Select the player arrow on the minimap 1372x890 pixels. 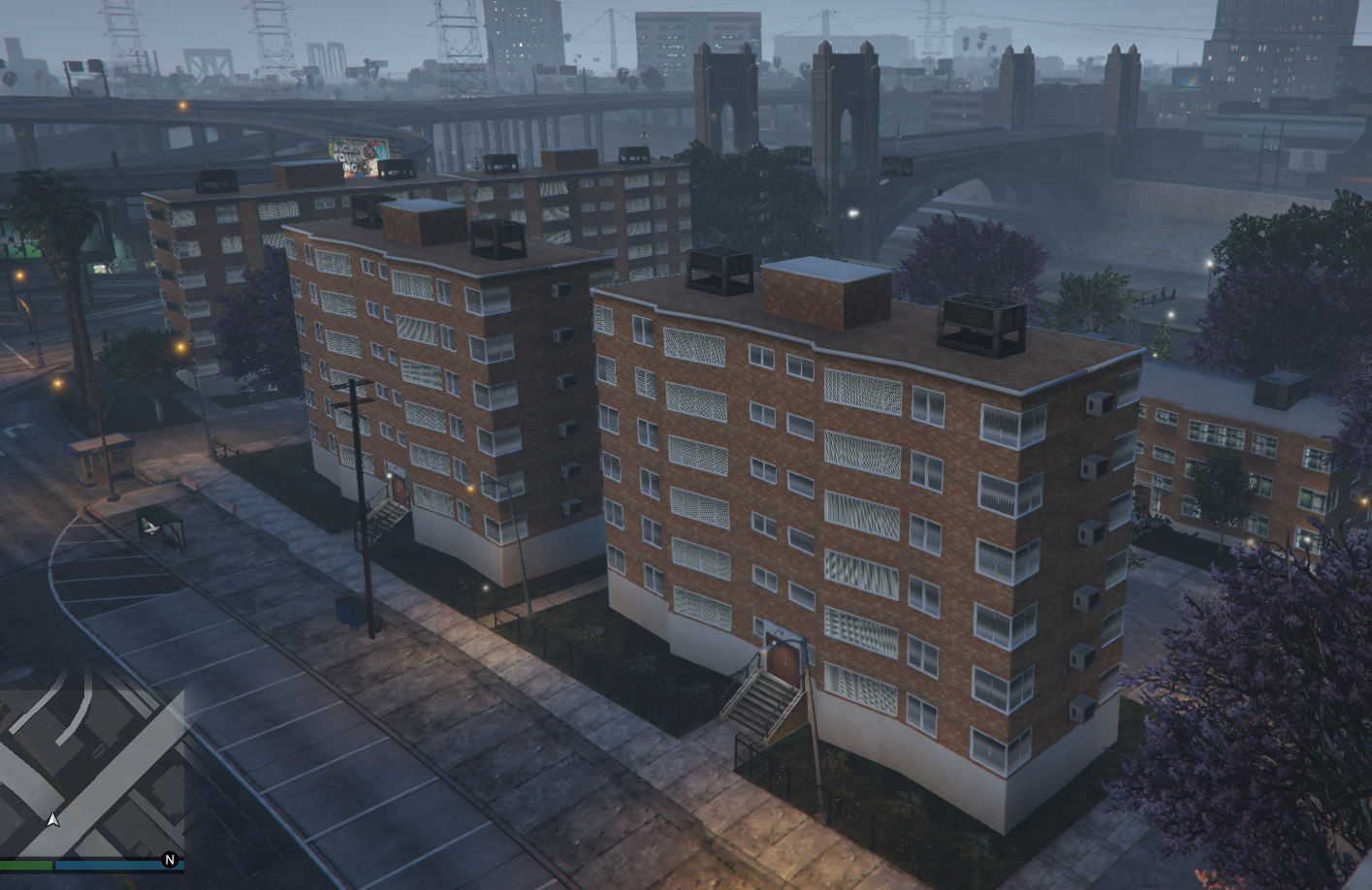53,817
